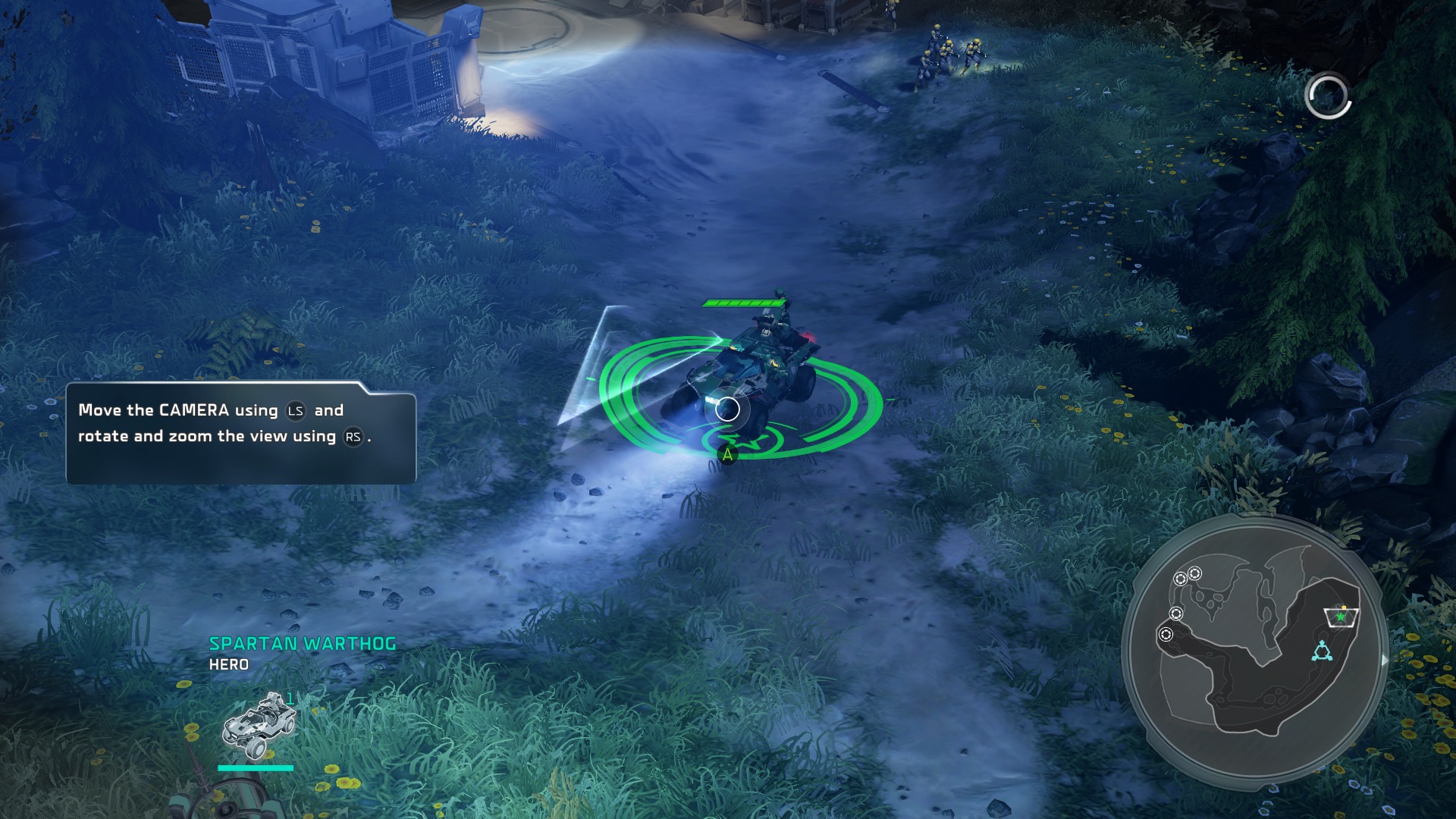Image resolution: width=1456 pixels, height=819 pixels.
Task: Select the Spartan Warthog unit portrait
Action: point(256,726)
